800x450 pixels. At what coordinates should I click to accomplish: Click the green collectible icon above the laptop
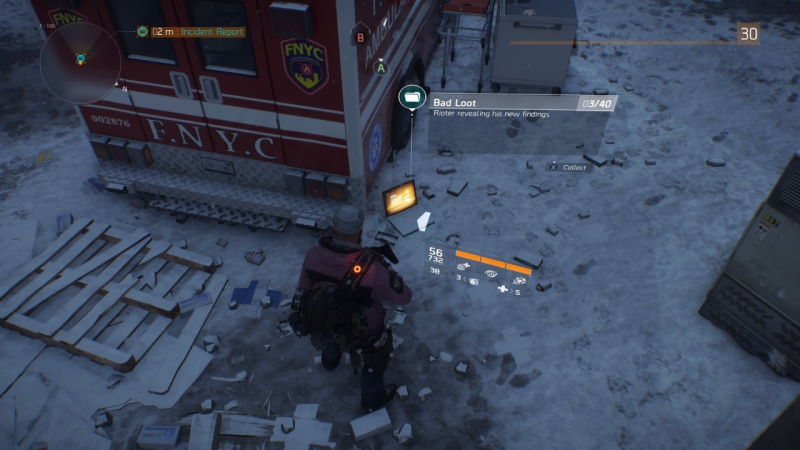tap(411, 97)
